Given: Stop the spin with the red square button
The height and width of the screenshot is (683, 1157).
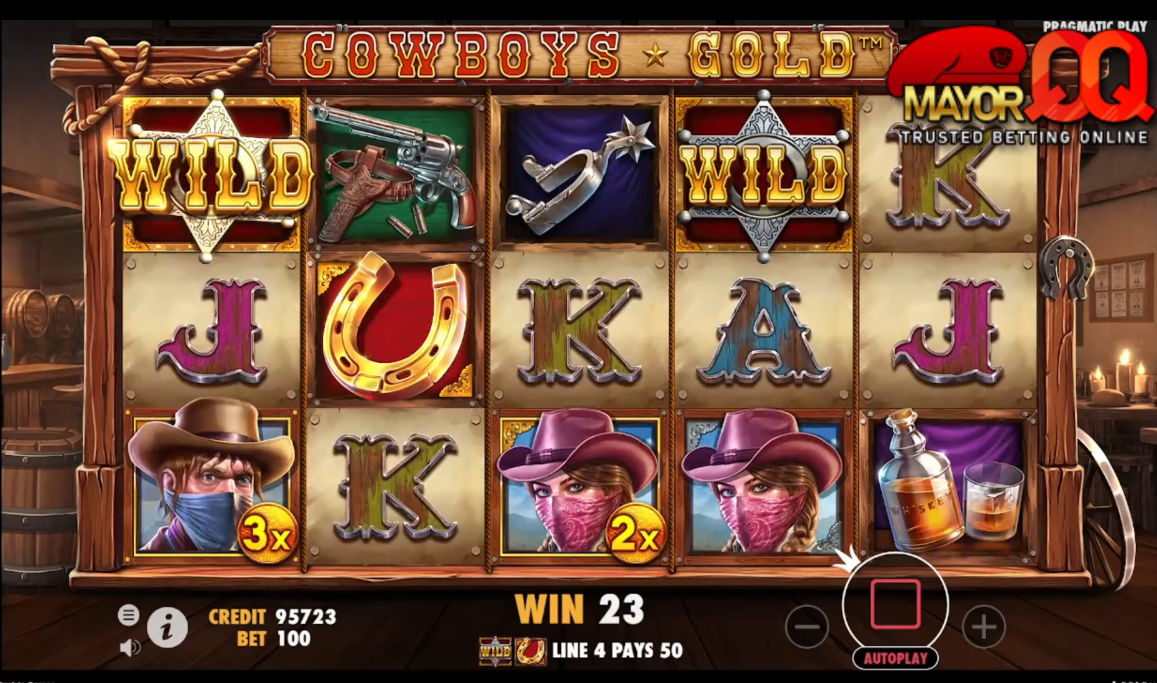Looking at the screenshot, I should coord(895,604).
